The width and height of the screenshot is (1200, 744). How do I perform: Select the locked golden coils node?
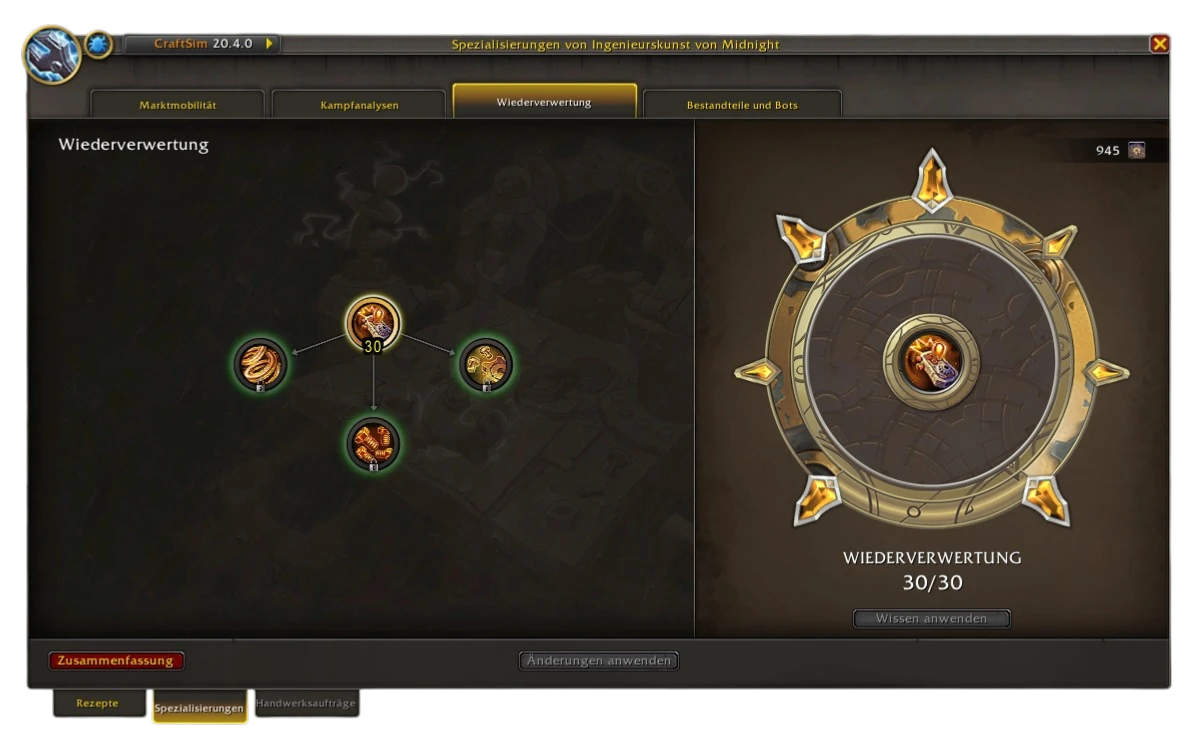coord(260,362)
